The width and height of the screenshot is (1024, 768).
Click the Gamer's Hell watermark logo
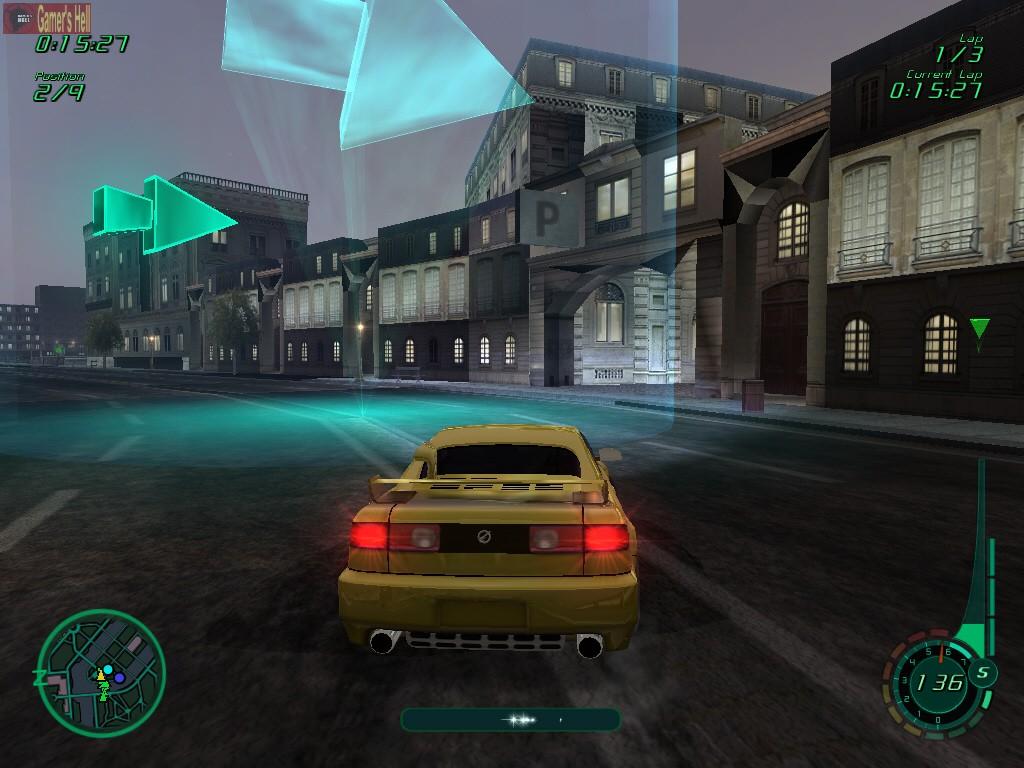tap(52, 18)
